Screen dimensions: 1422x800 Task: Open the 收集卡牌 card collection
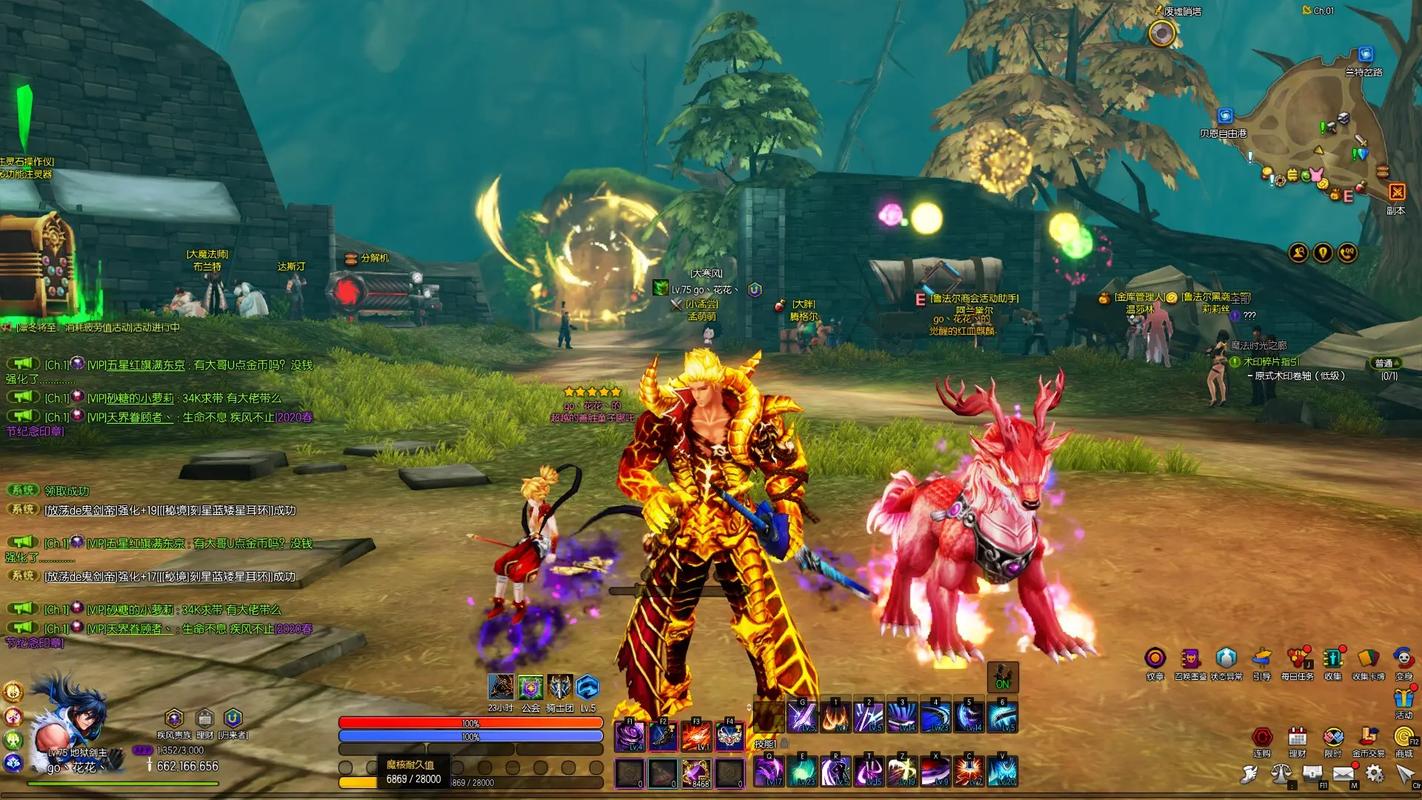pos(1367,659)
